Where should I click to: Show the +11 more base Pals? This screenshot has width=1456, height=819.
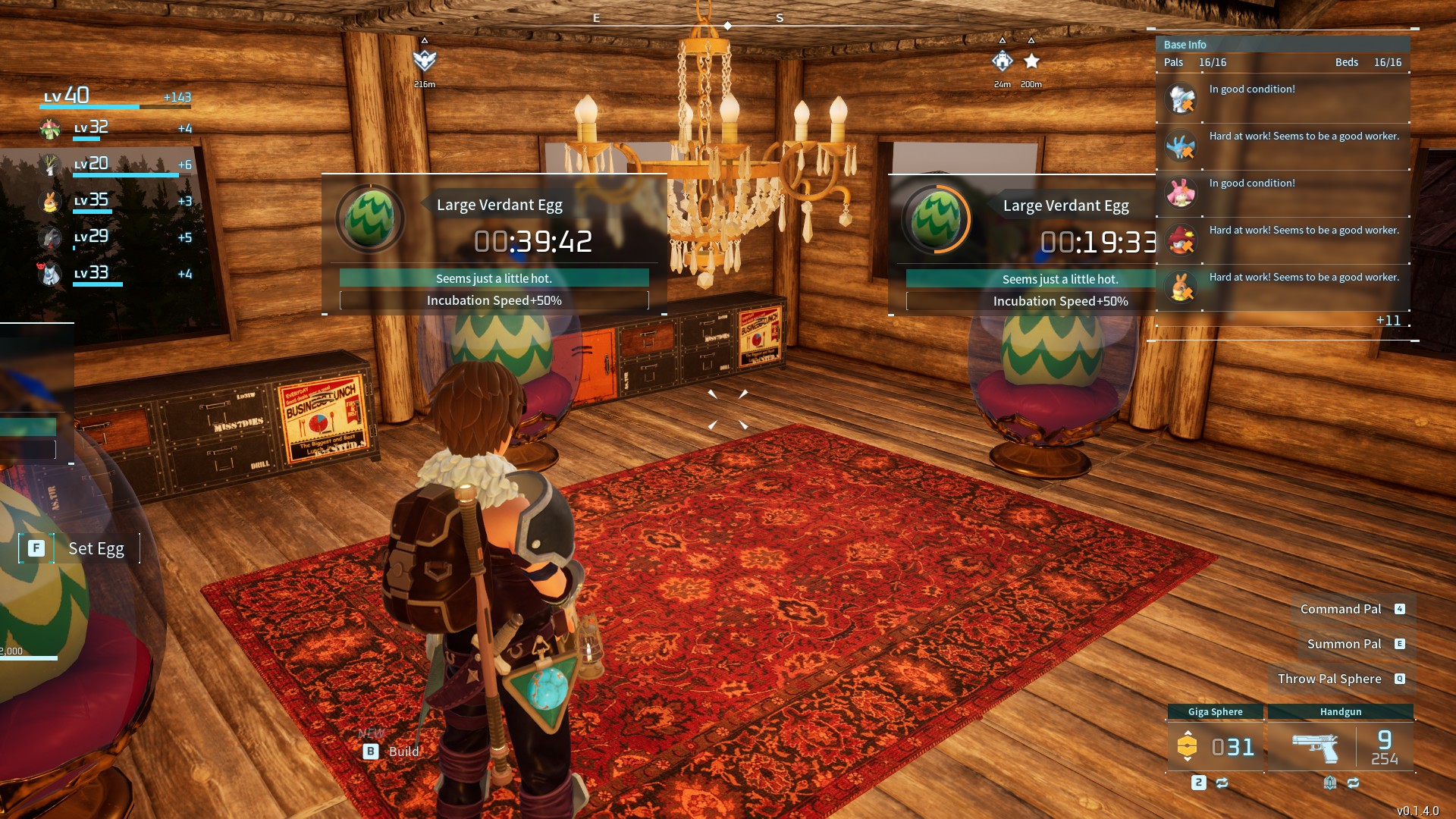point(1388,321)
